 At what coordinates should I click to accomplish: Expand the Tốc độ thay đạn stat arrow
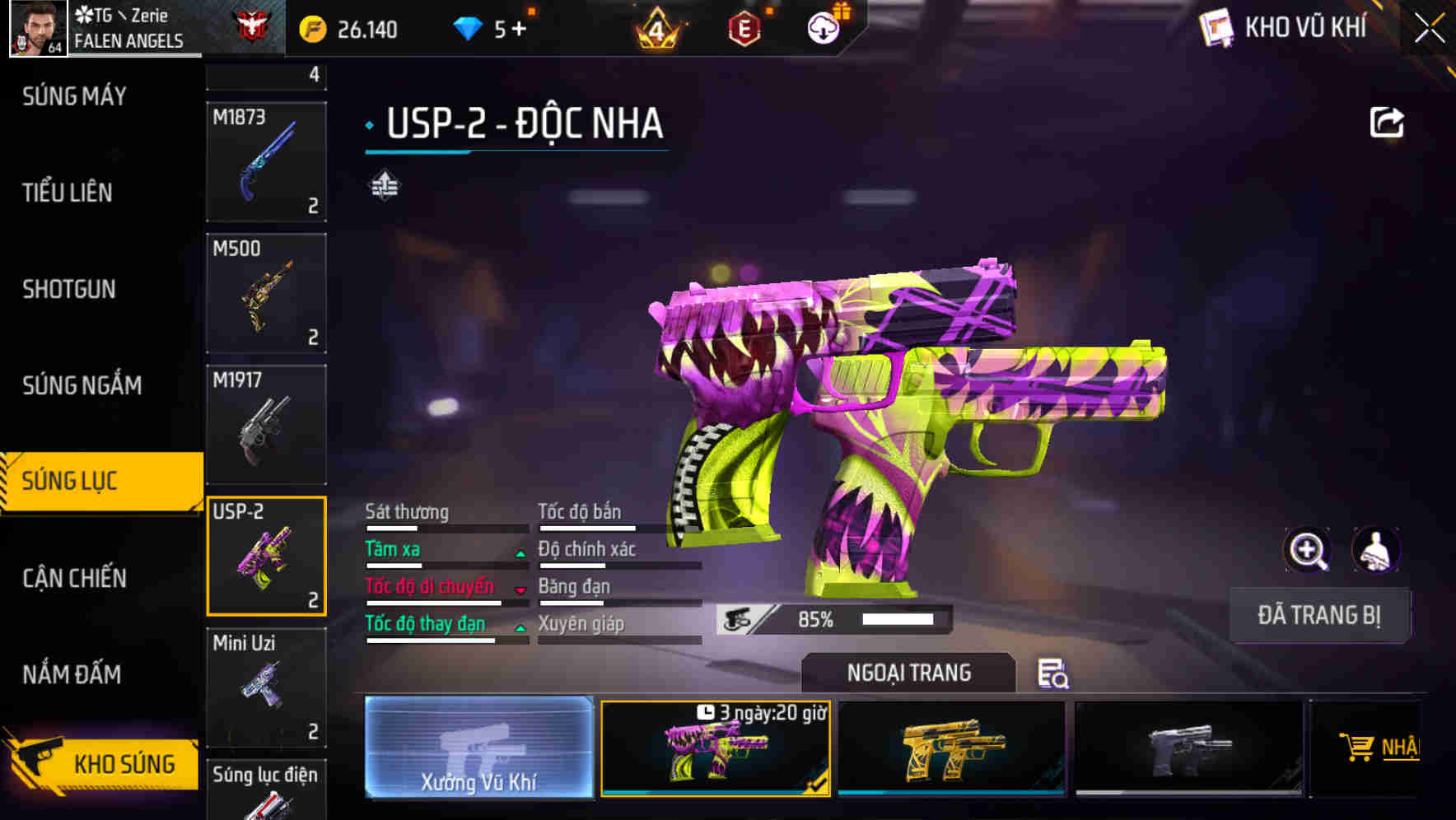click(520, 627)
